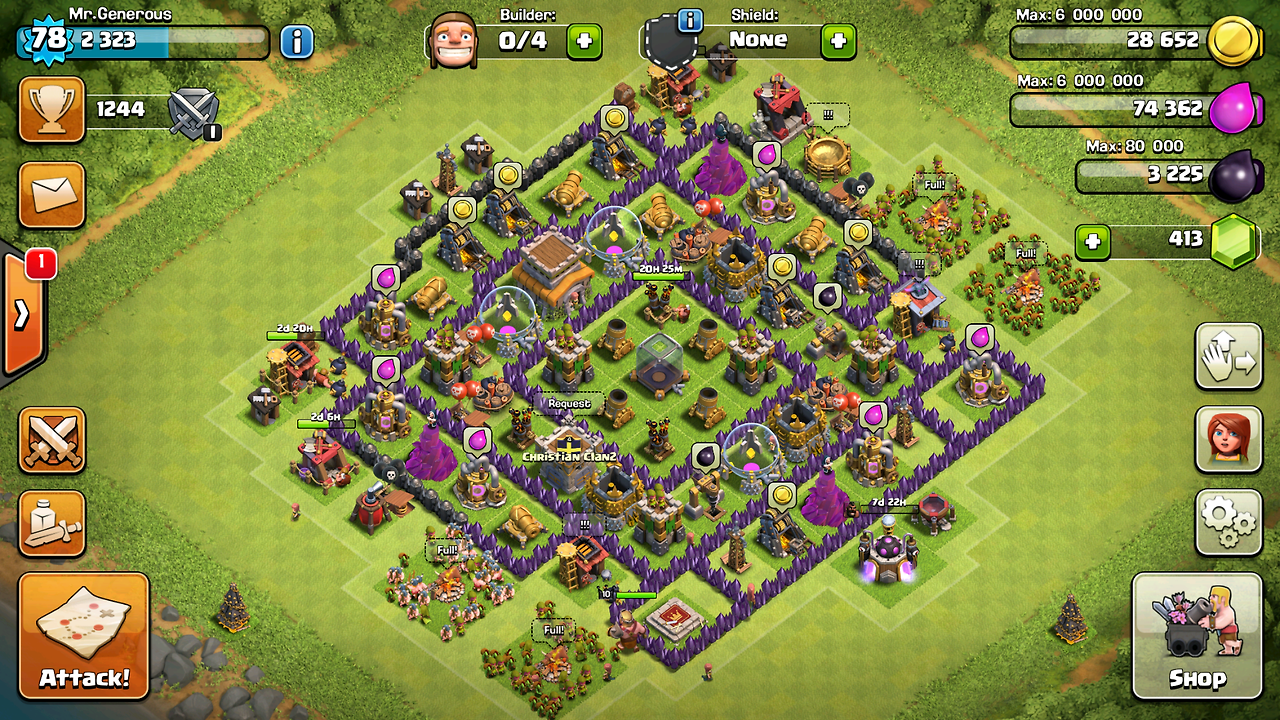Open the trophy leaderboard button
The height and width of the screenshot is (720, 1280).
(x=51, y=109)
